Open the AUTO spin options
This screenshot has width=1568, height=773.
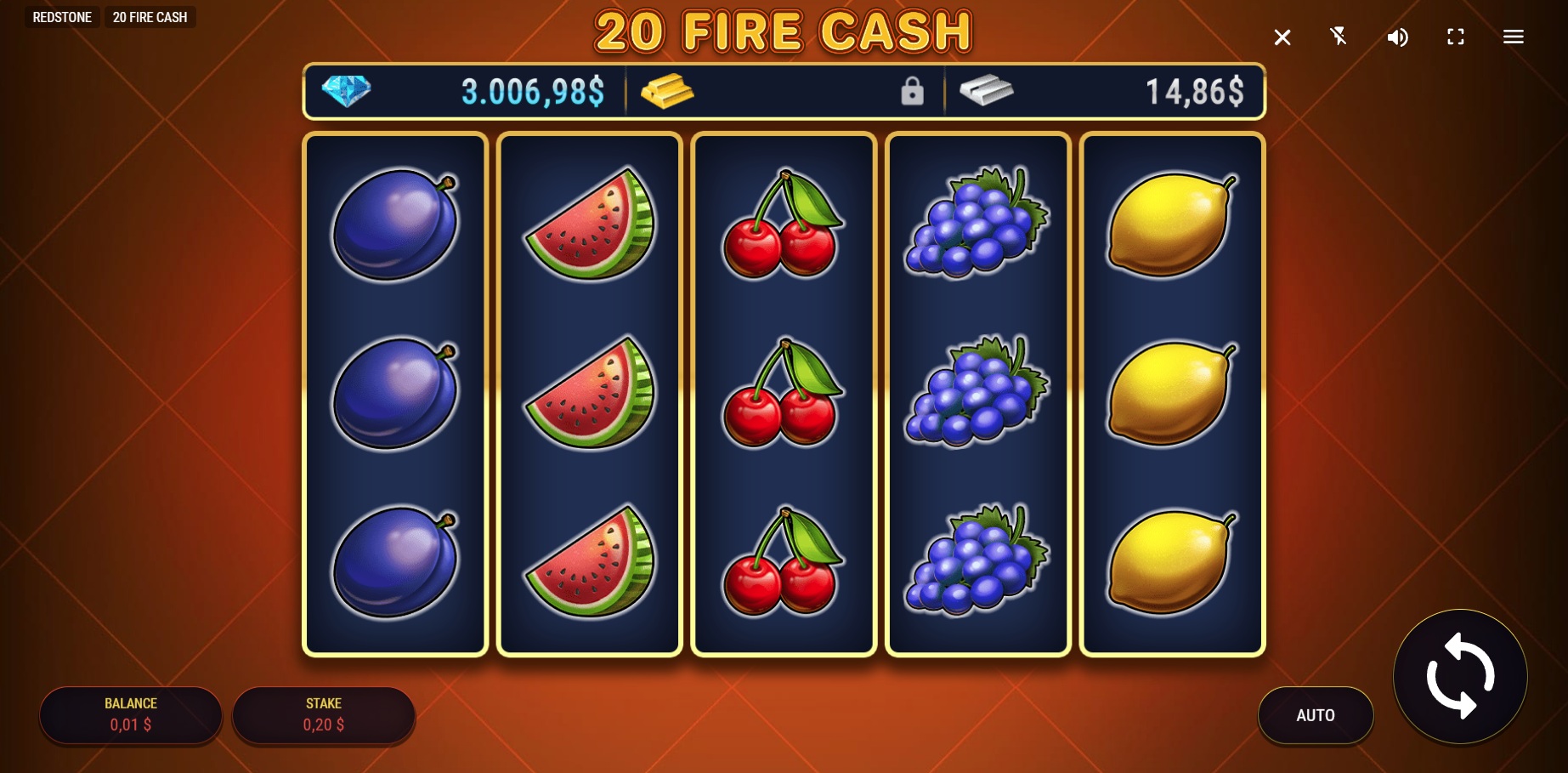[1316, 715]
